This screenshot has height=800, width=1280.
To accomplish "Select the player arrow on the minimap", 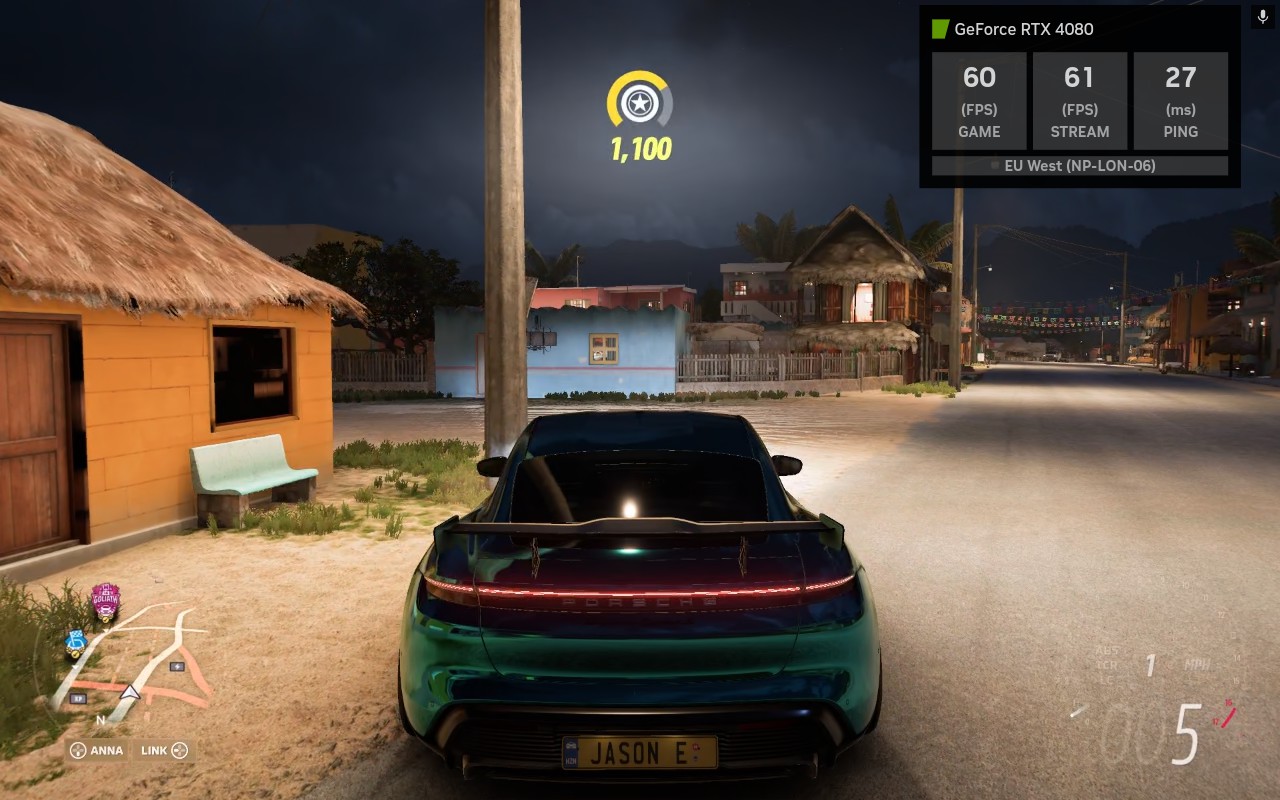I will click(130, 691).
